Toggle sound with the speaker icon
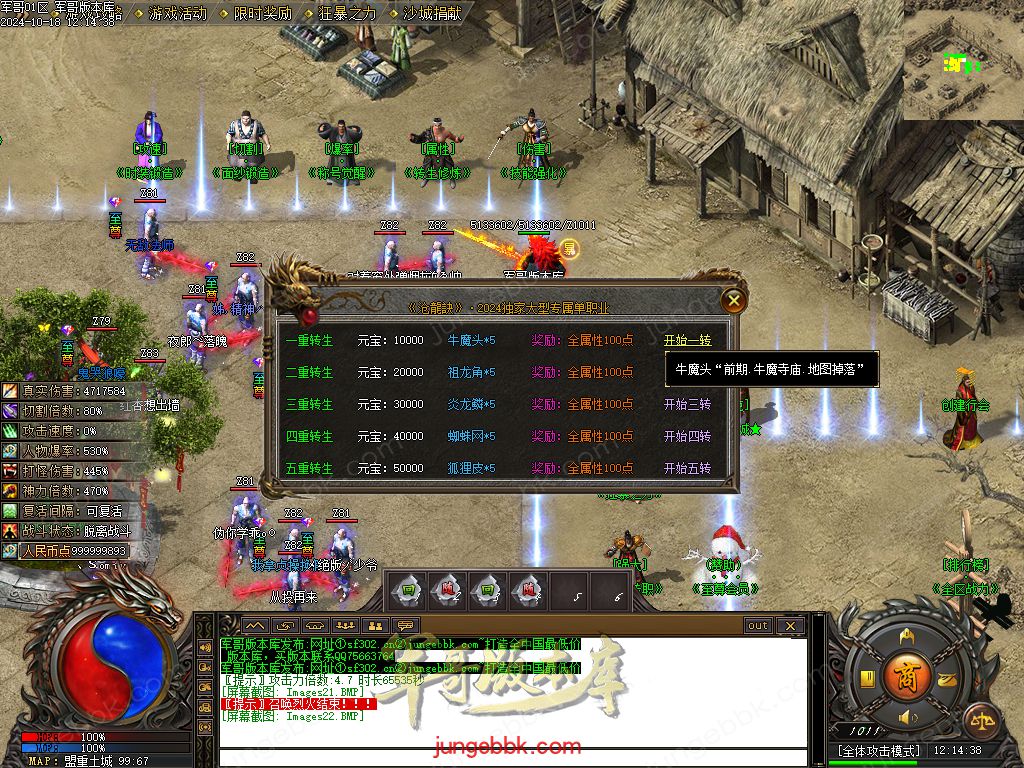1024x768 pixels. pos(907,717)
